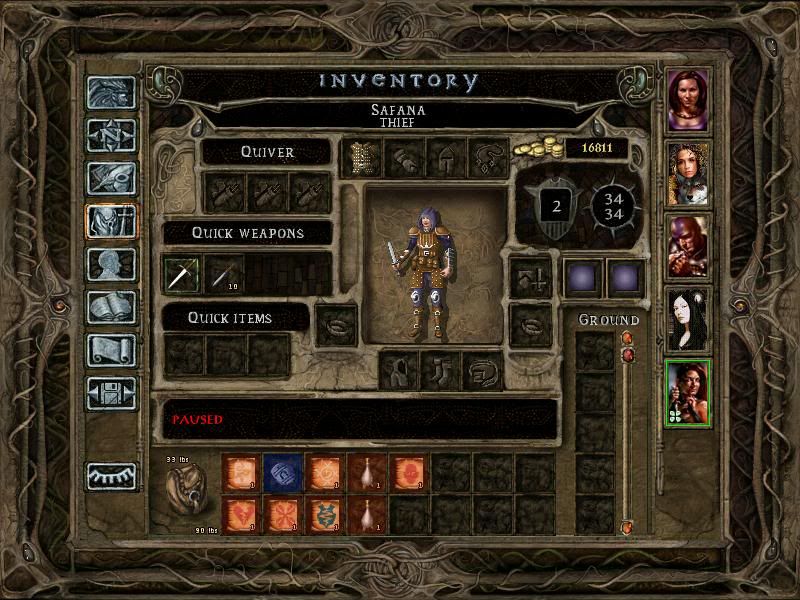Choose the portrait of woman with wolf
Screen dimensions: 800x600
pos(688,173)
